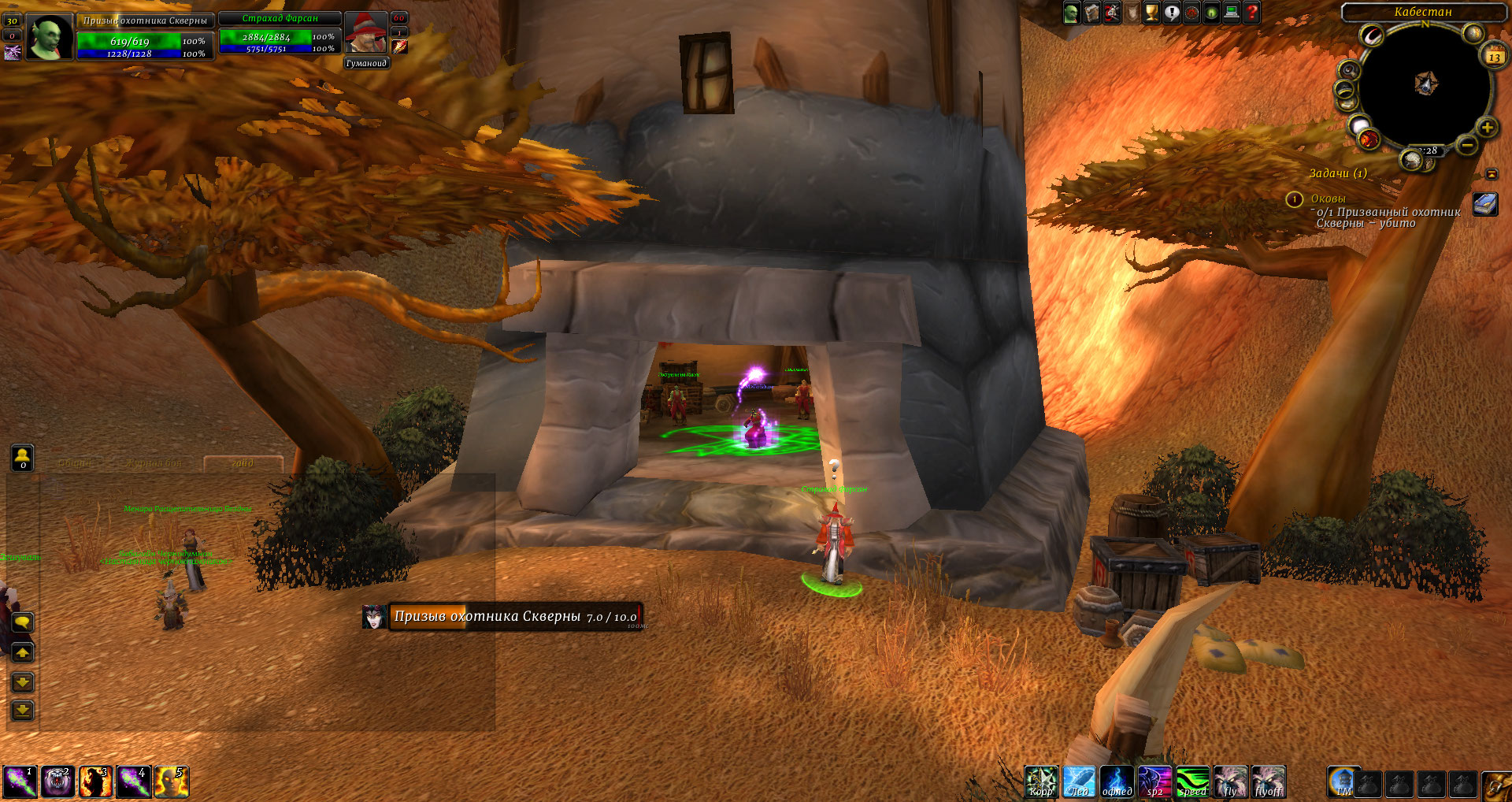Viewport: 1512px width, 802px height.
Task: Open the red question mark help button
Action: pos(1251,13)
